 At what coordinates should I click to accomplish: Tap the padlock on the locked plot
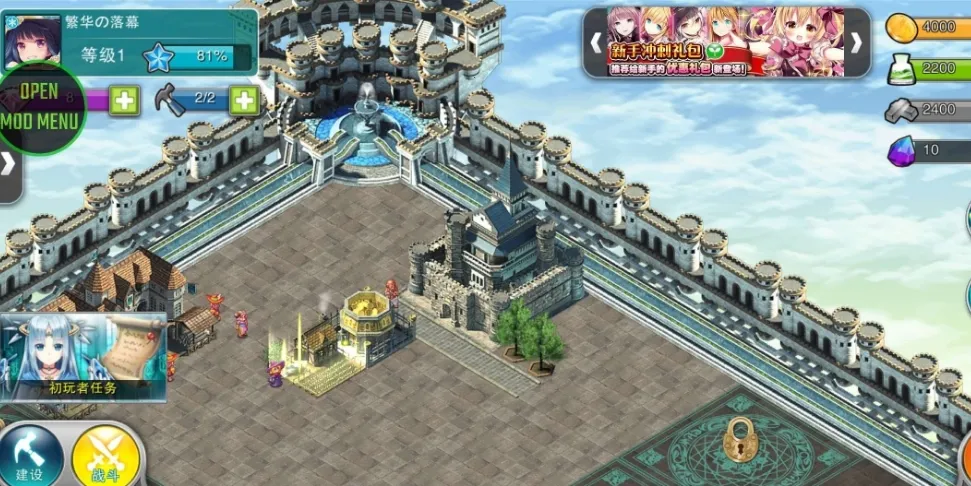point(739,440)
